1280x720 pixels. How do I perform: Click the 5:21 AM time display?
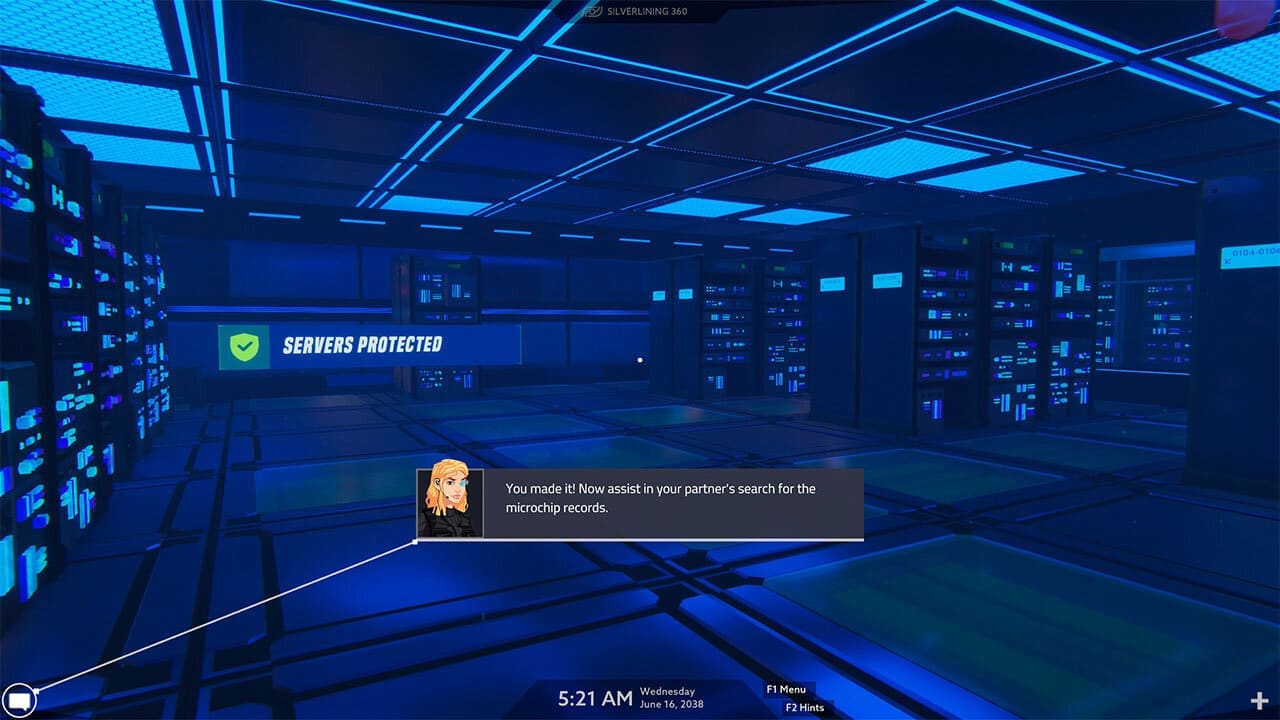click(x=597, y=696)
